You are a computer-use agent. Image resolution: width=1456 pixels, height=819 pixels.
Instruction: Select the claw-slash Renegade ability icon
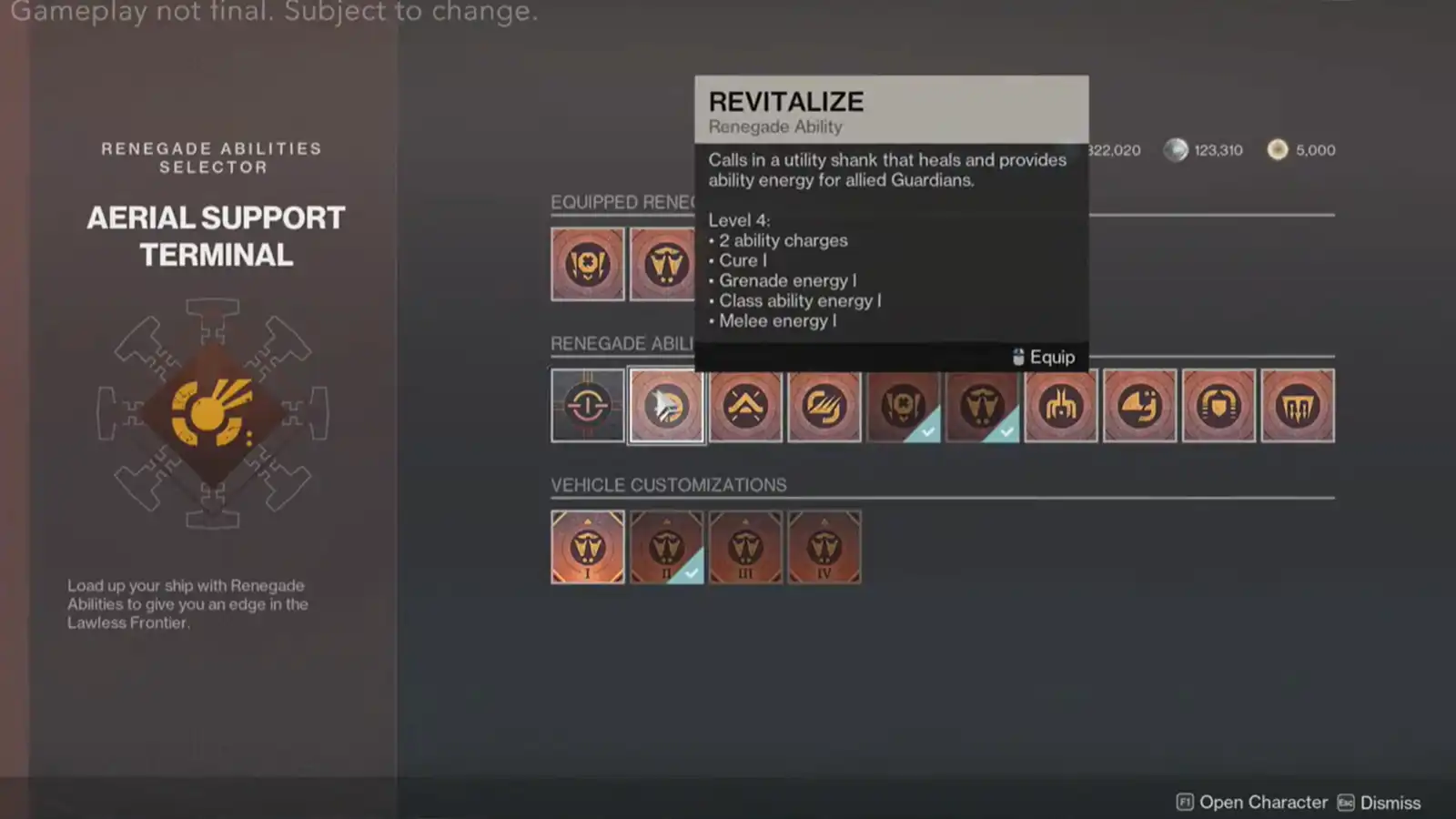pos(824,406)
